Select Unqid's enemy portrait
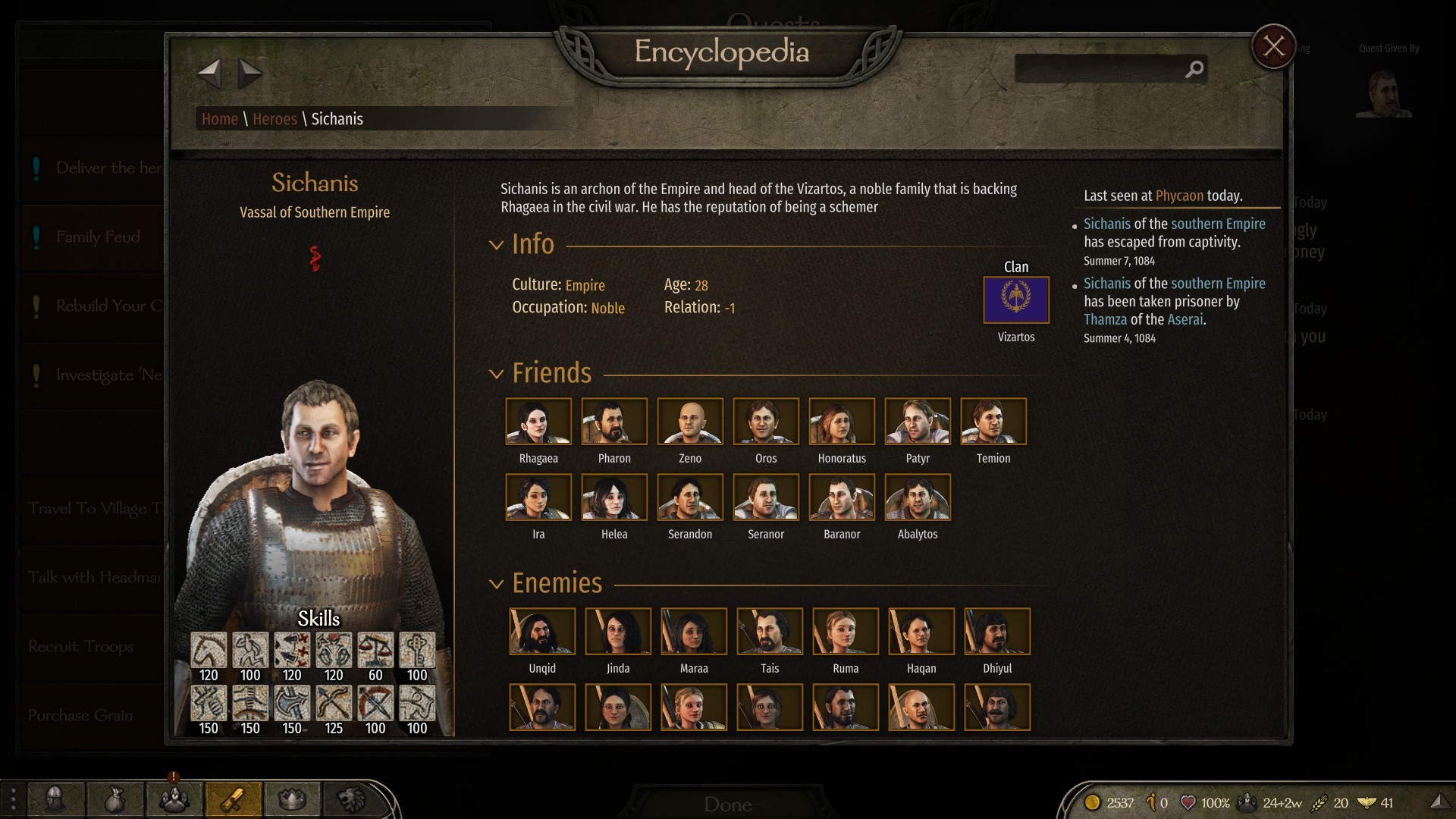The image size is (1456, 819). click(x=542, y=632)
